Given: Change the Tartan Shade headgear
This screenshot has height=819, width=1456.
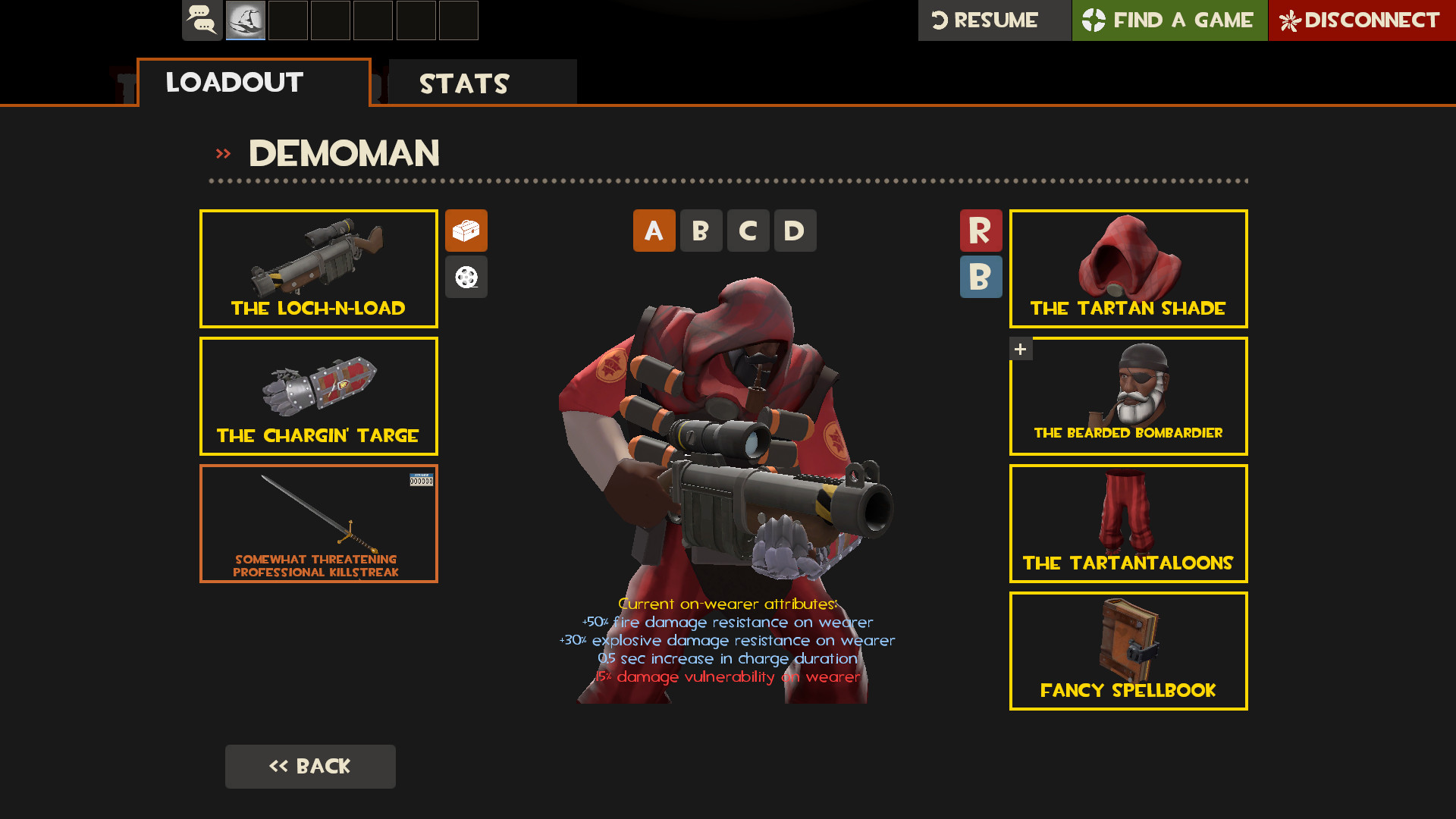Looking at the screenshot, I should [1128, 268].
